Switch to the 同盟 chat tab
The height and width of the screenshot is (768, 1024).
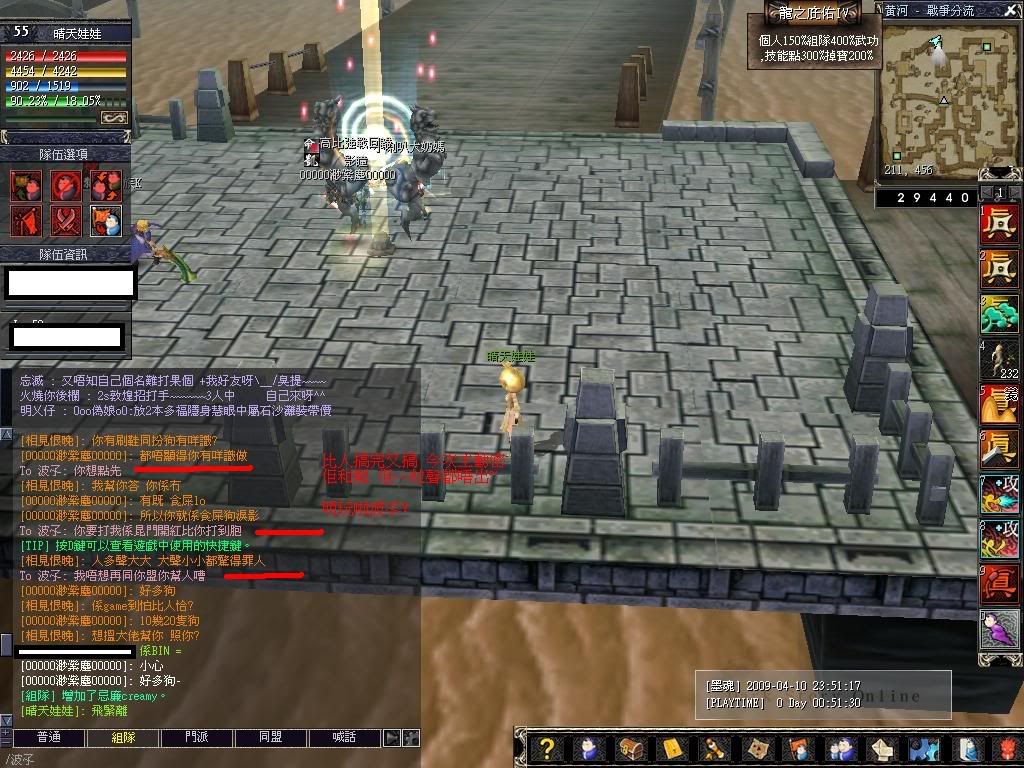click(x=271, y=737)
